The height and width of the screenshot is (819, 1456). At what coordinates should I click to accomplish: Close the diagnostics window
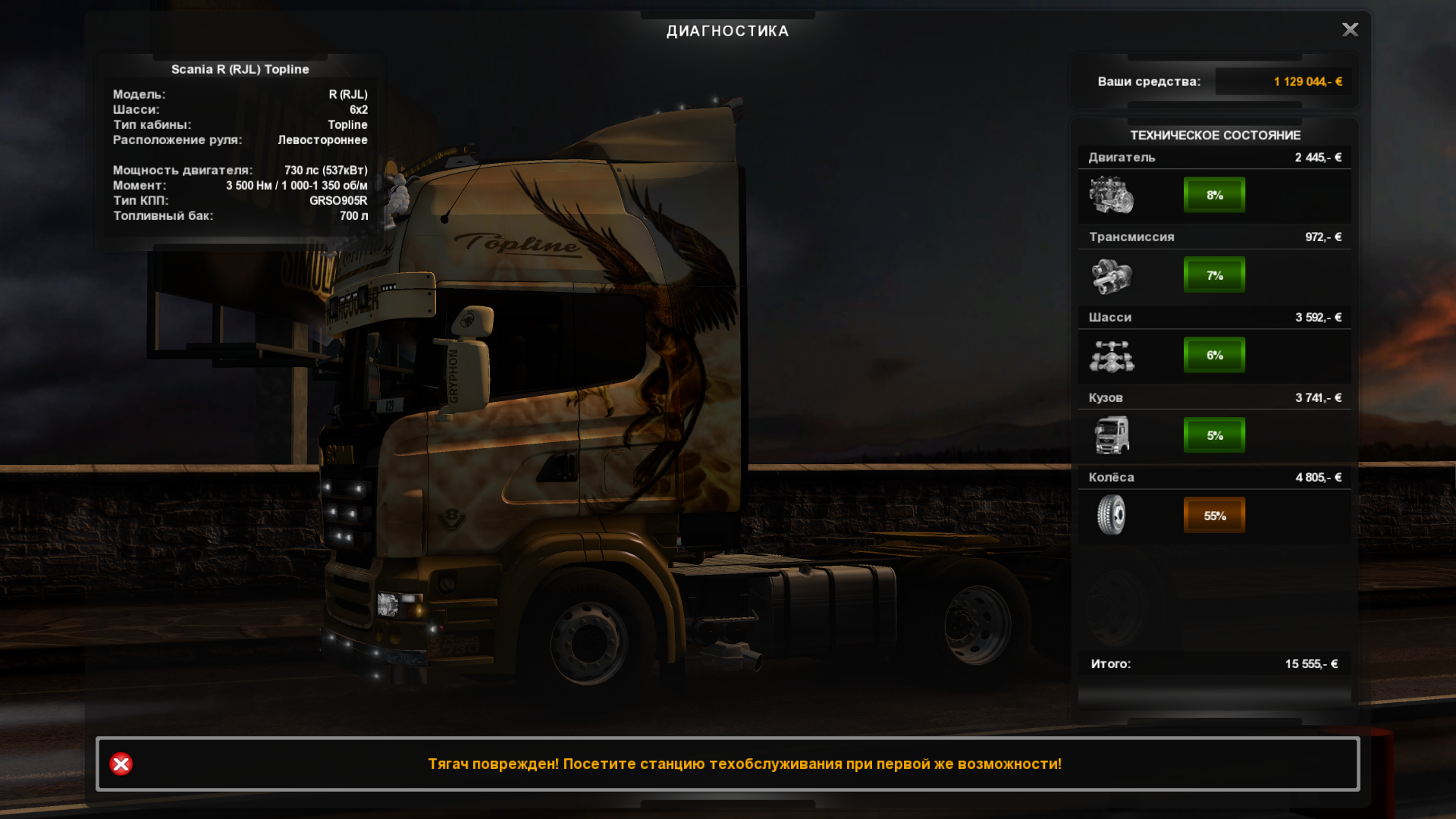click(x=1350, y=30)
